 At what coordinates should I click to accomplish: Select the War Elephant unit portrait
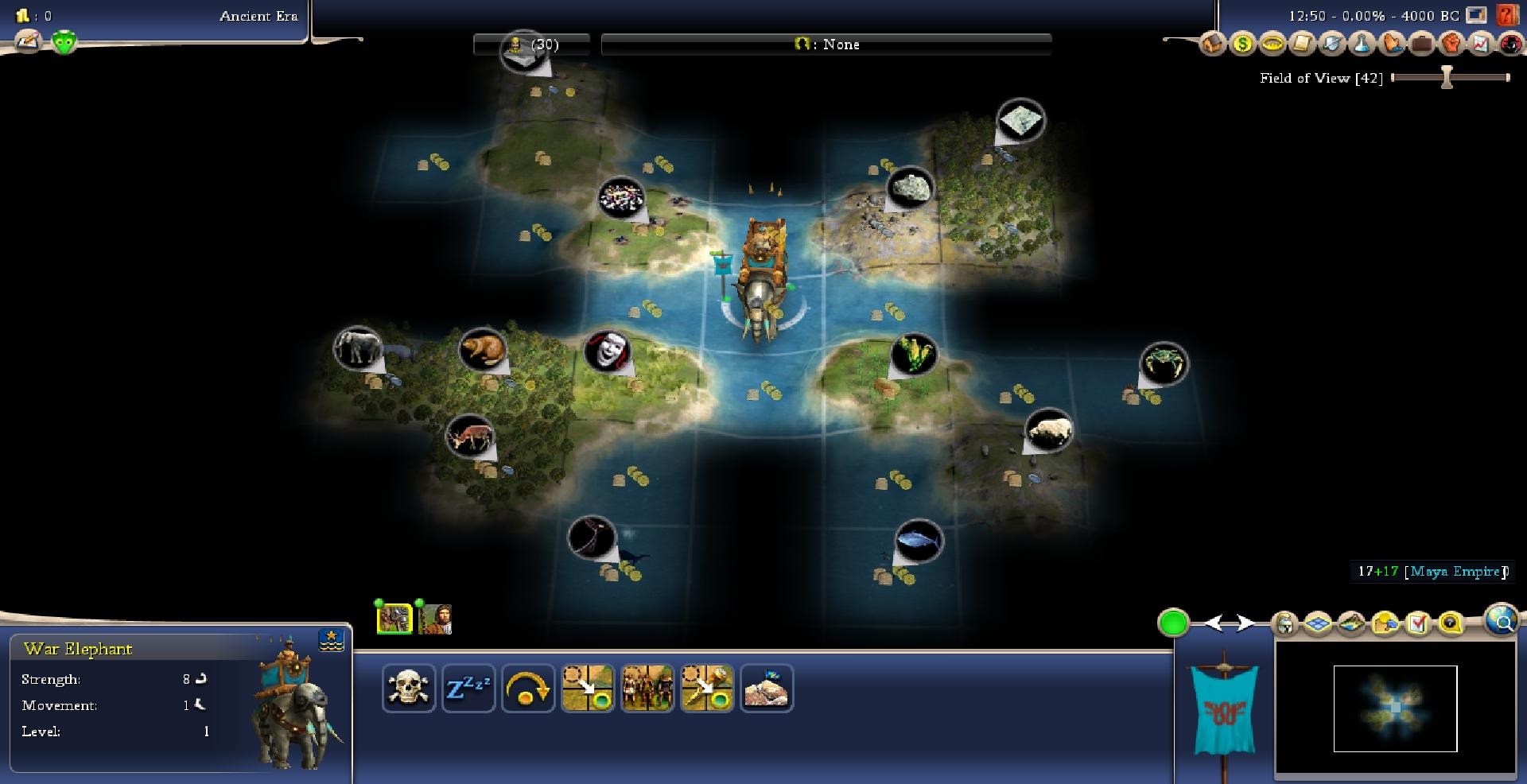pos(394,619)
